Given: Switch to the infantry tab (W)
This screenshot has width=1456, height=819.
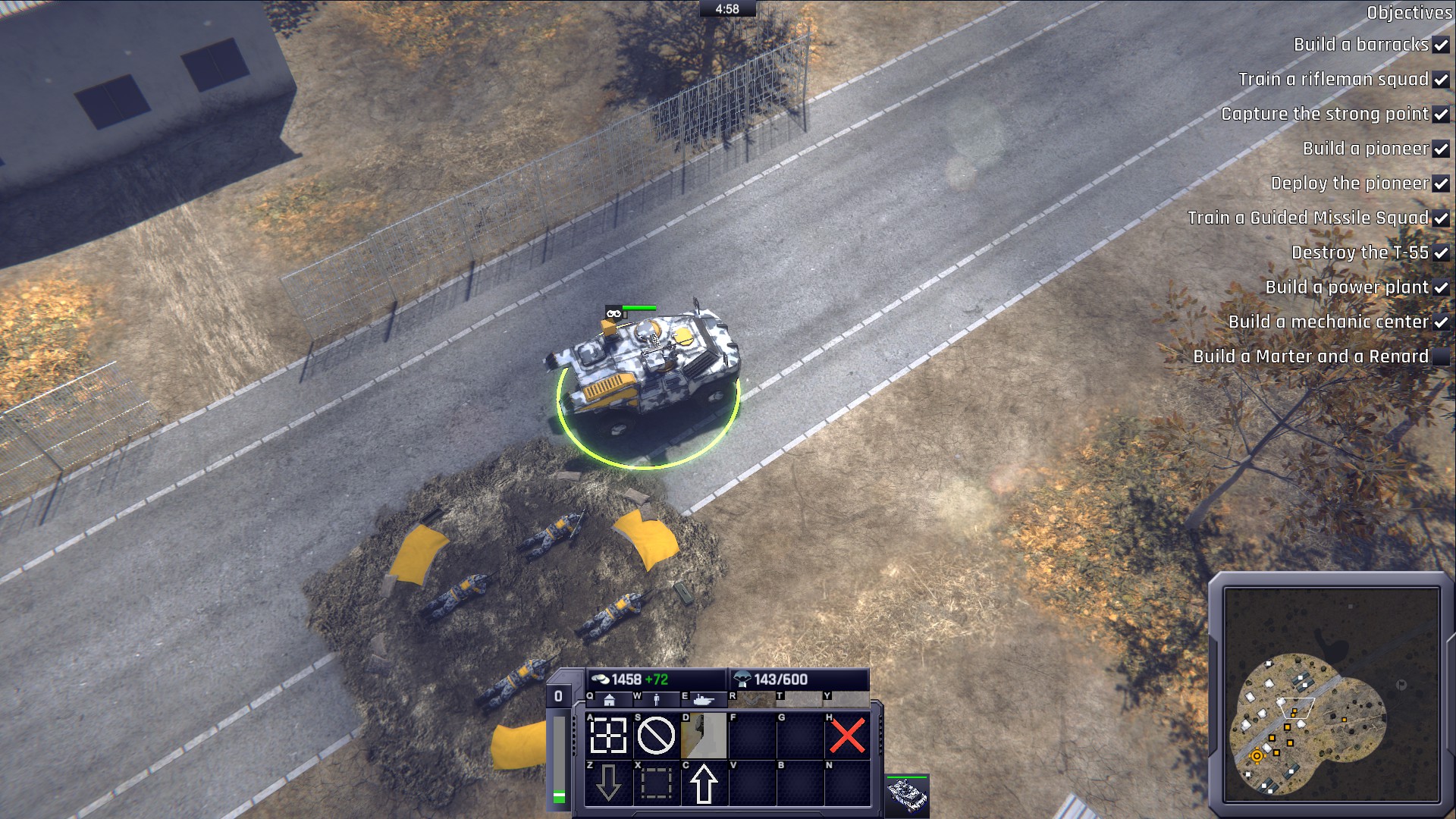Looking at the screenshot, I should coord(657,699).
